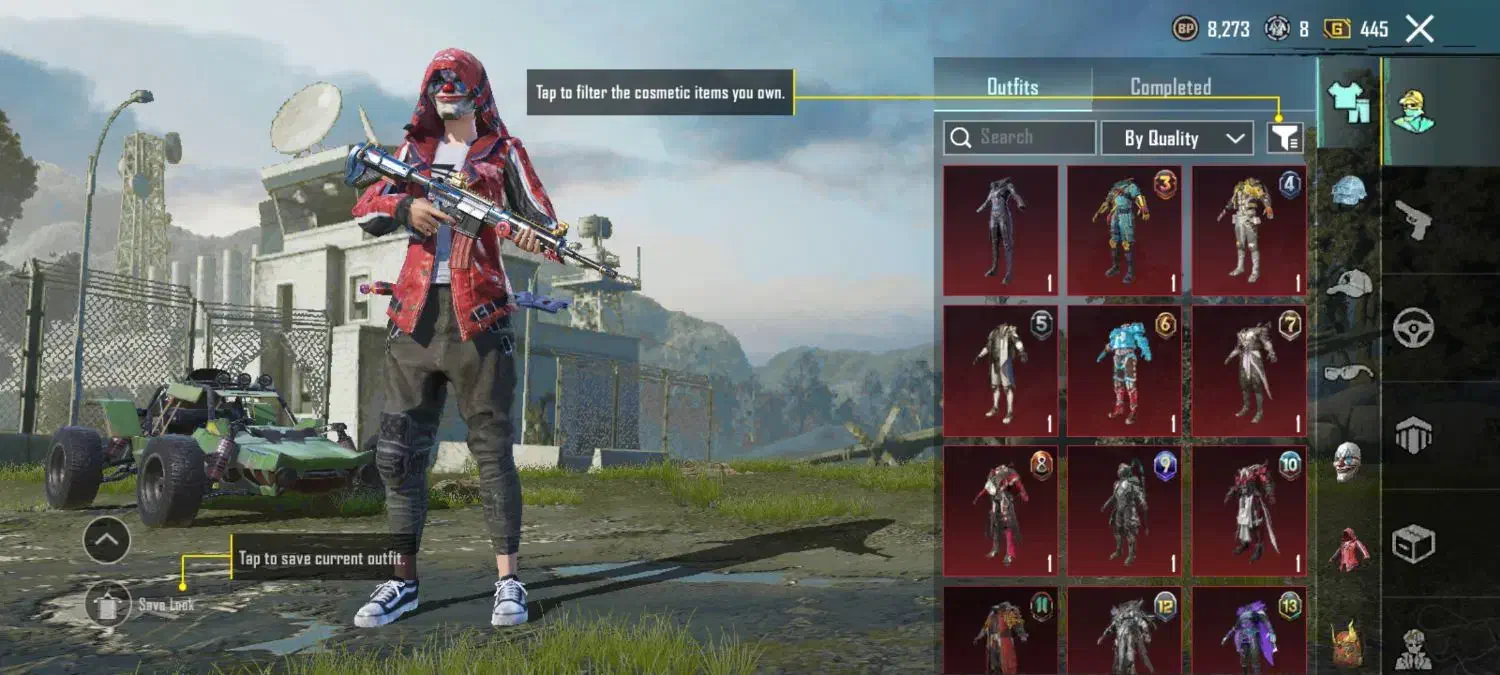Tap the Save Look button
Image resolution: width=1500 pixels, height=675 pixels.
[108, 604]
